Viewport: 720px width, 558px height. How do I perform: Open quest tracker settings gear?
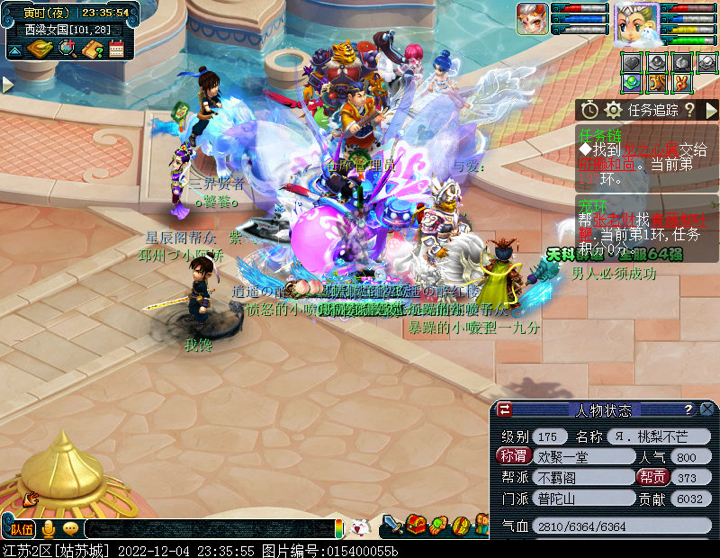[x=613, y=109]
